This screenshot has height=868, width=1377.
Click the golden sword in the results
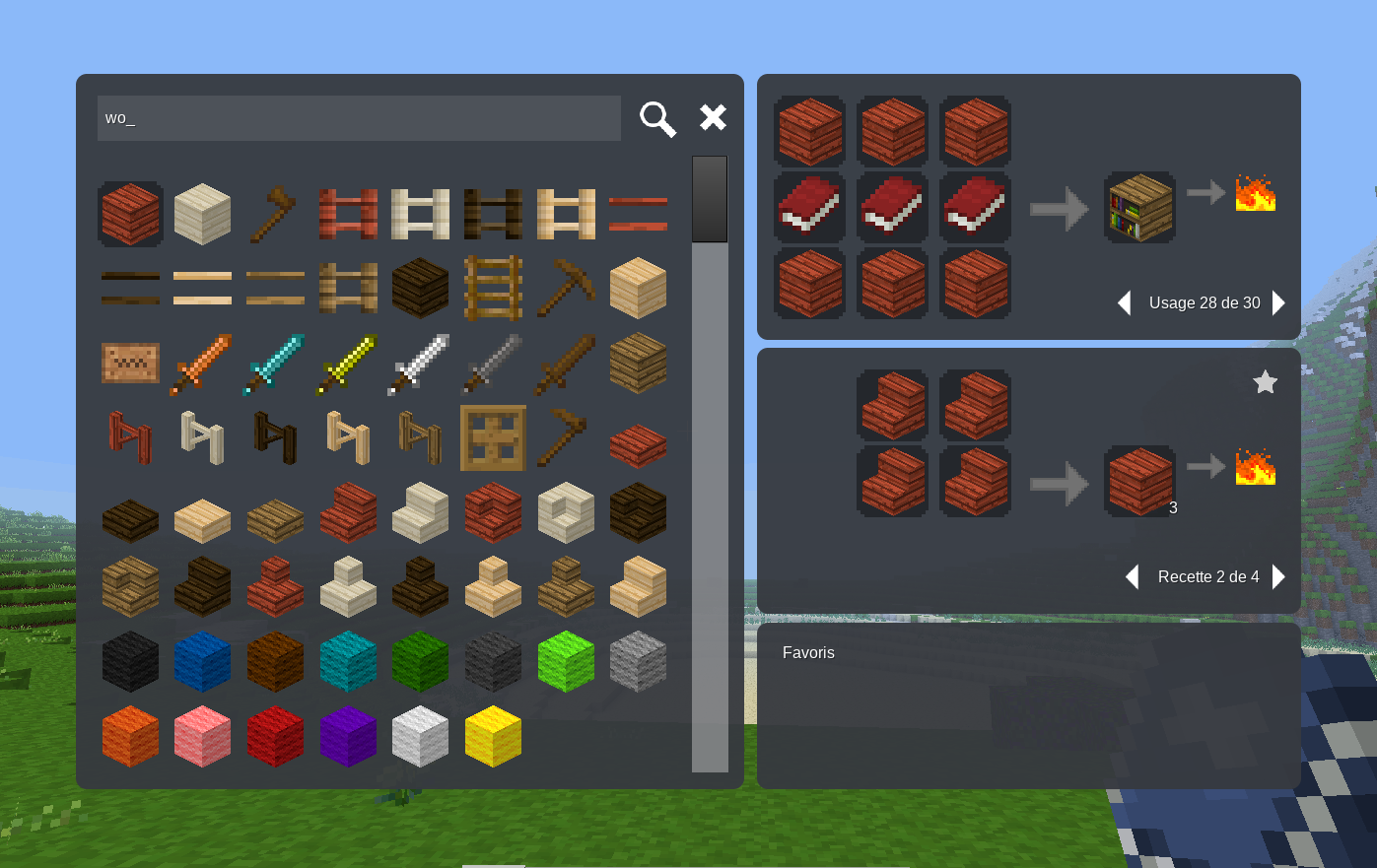pos(348,365)
